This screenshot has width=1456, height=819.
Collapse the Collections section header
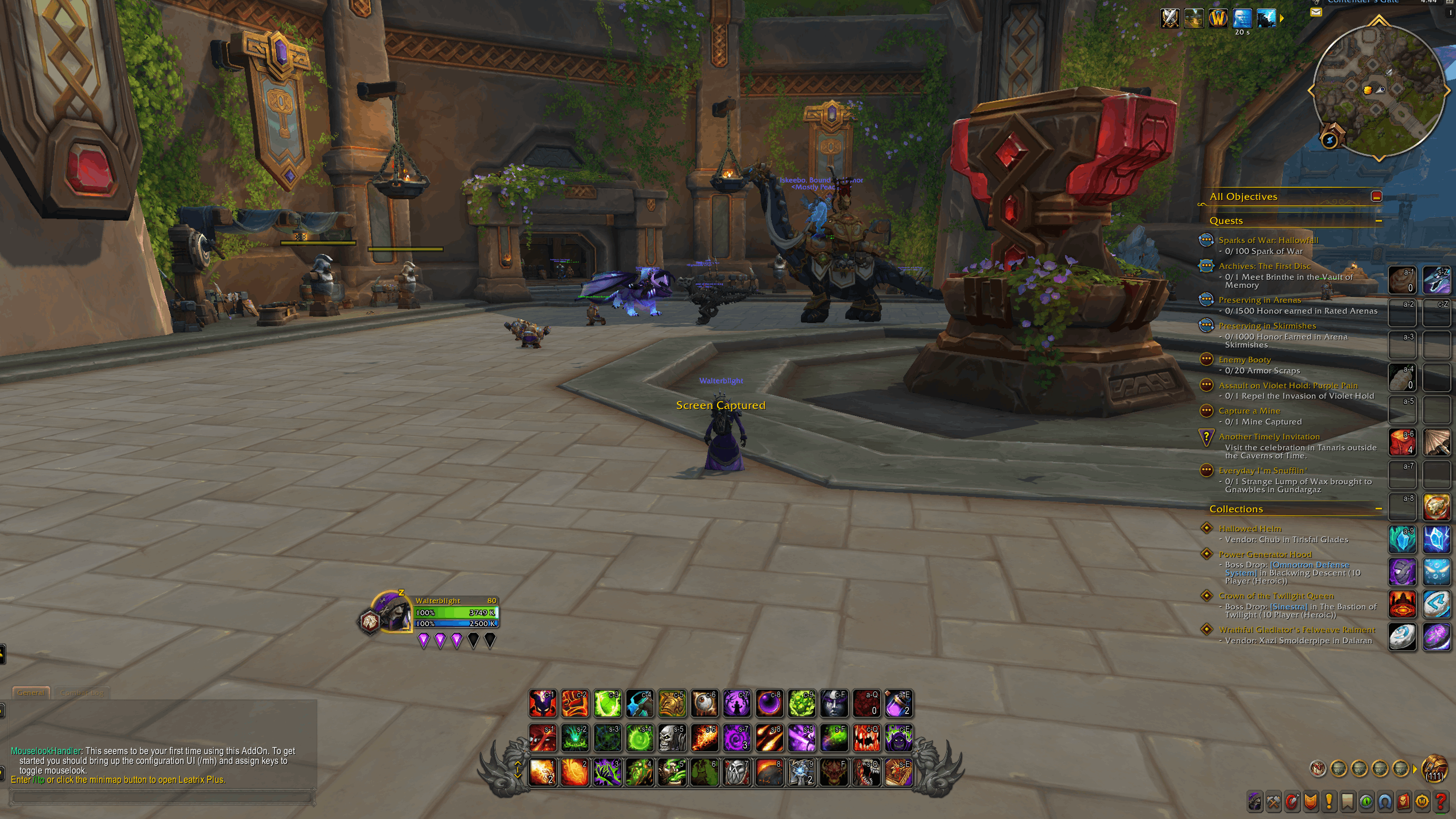point(1378,509)
